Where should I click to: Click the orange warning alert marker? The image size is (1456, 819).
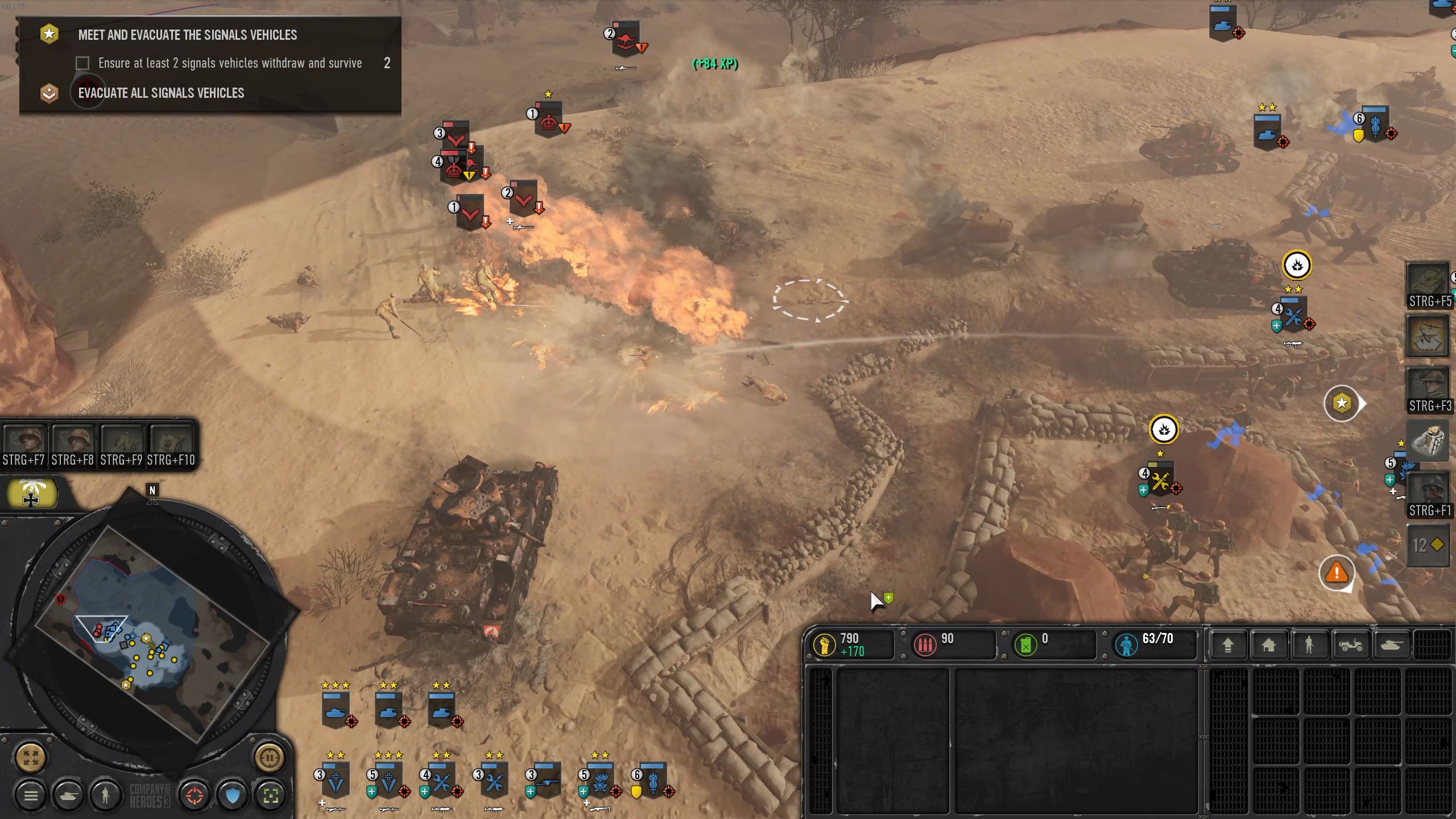pos(1337,572)
